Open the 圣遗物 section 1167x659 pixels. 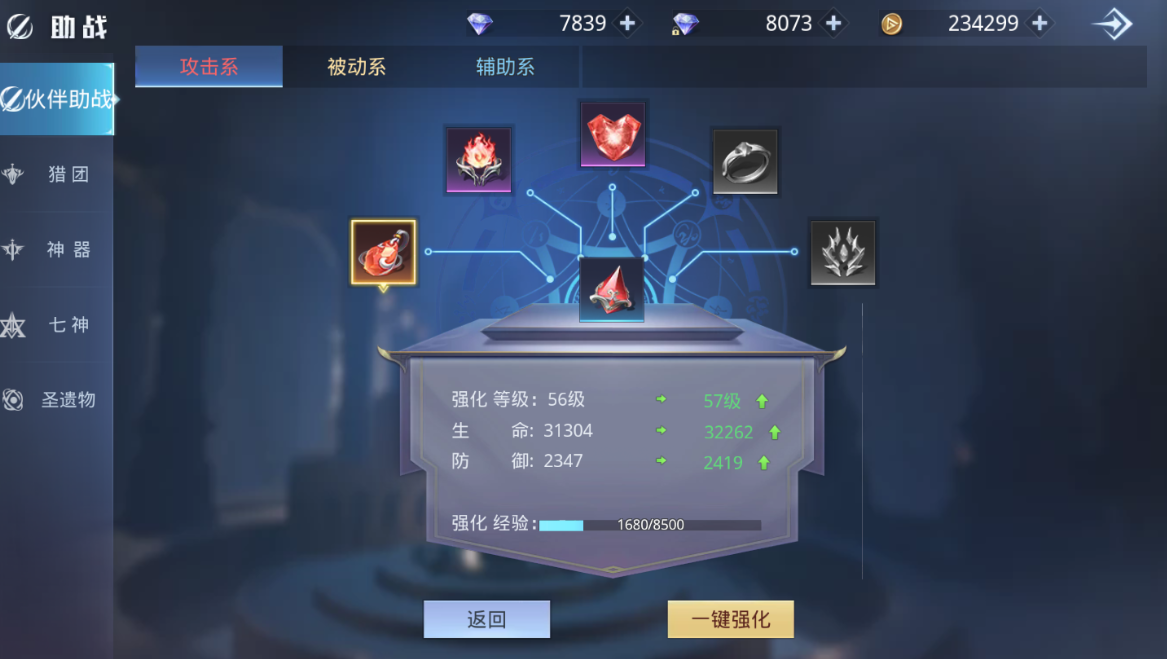[57, 399]
